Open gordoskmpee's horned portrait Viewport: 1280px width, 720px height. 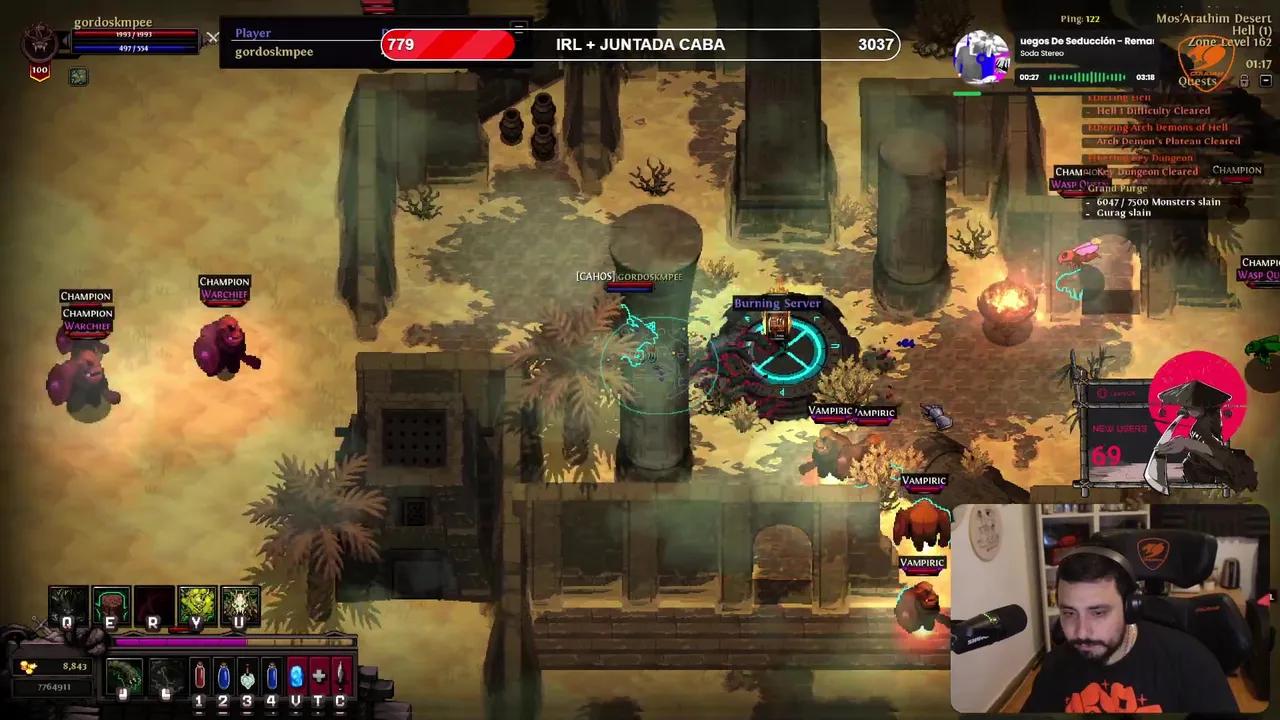pos(40,42)
